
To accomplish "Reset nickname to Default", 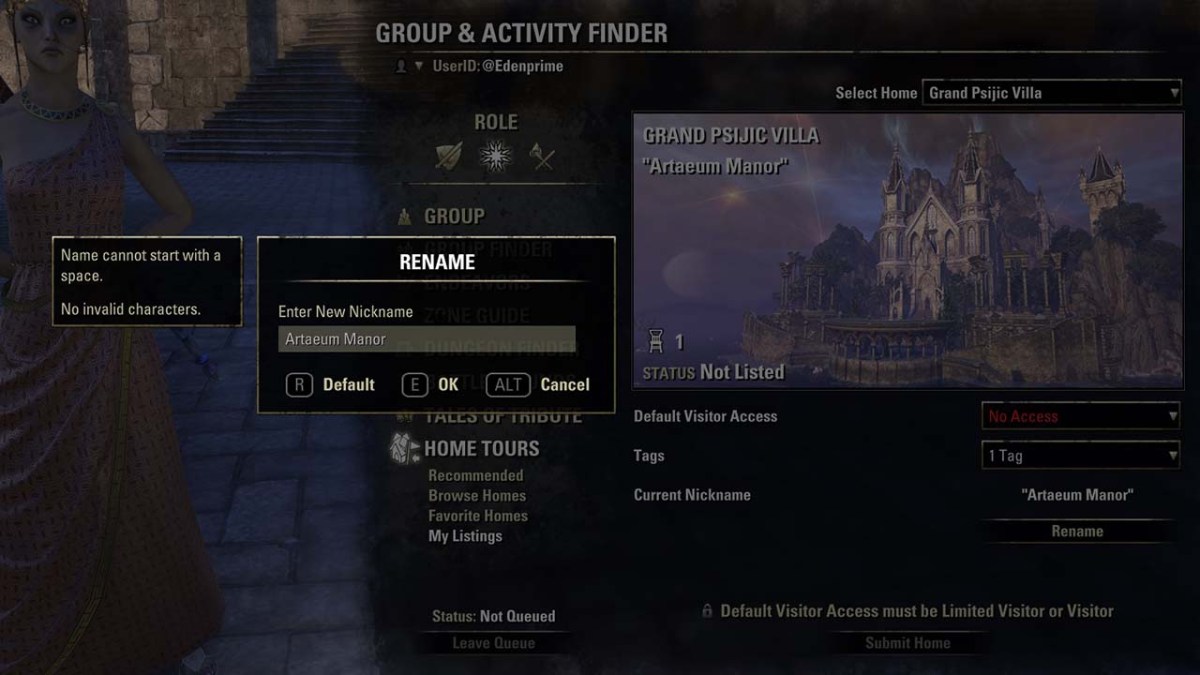I will 331,385.
